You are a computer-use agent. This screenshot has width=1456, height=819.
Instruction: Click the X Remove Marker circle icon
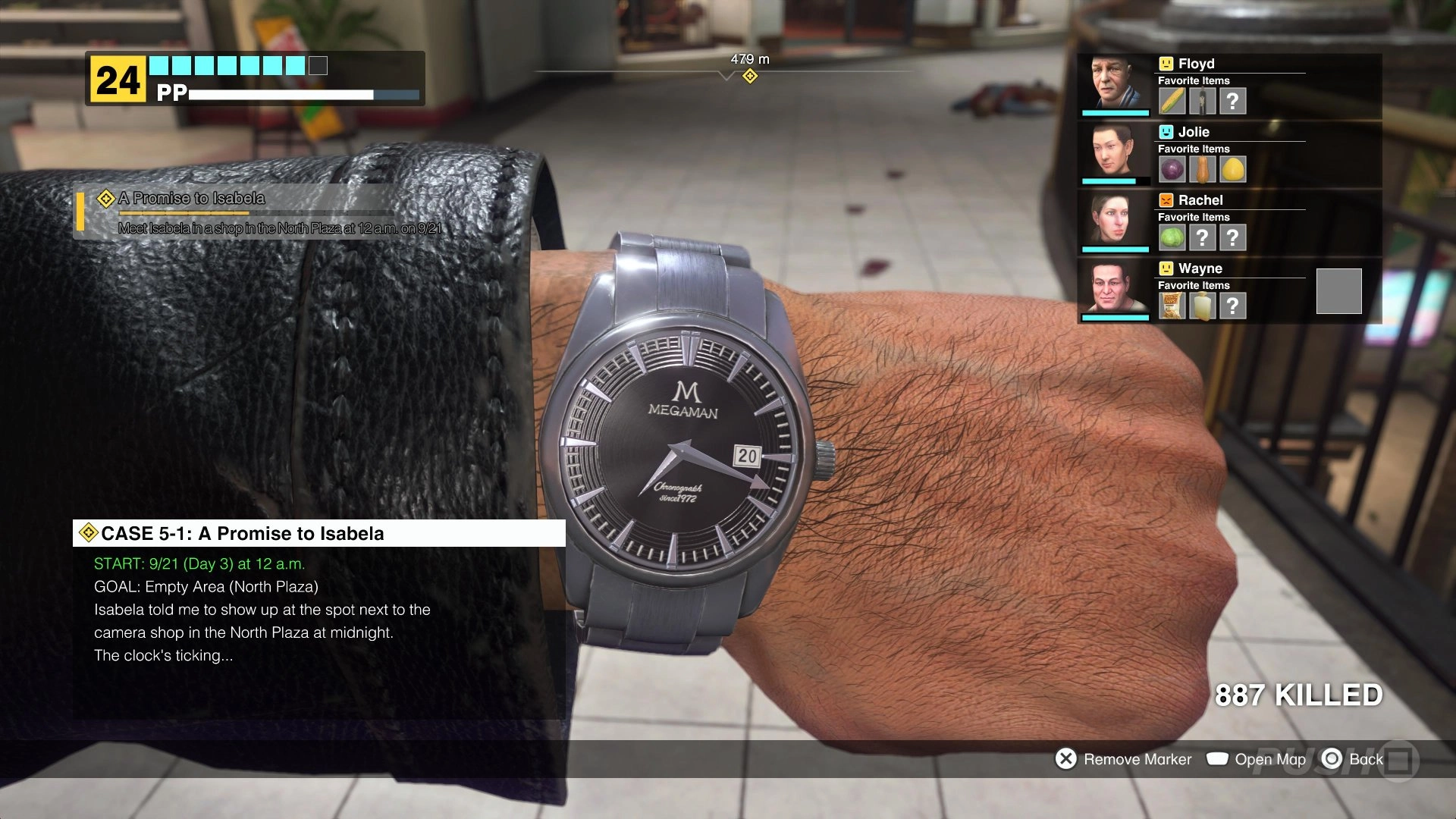tap(1065, 758)
